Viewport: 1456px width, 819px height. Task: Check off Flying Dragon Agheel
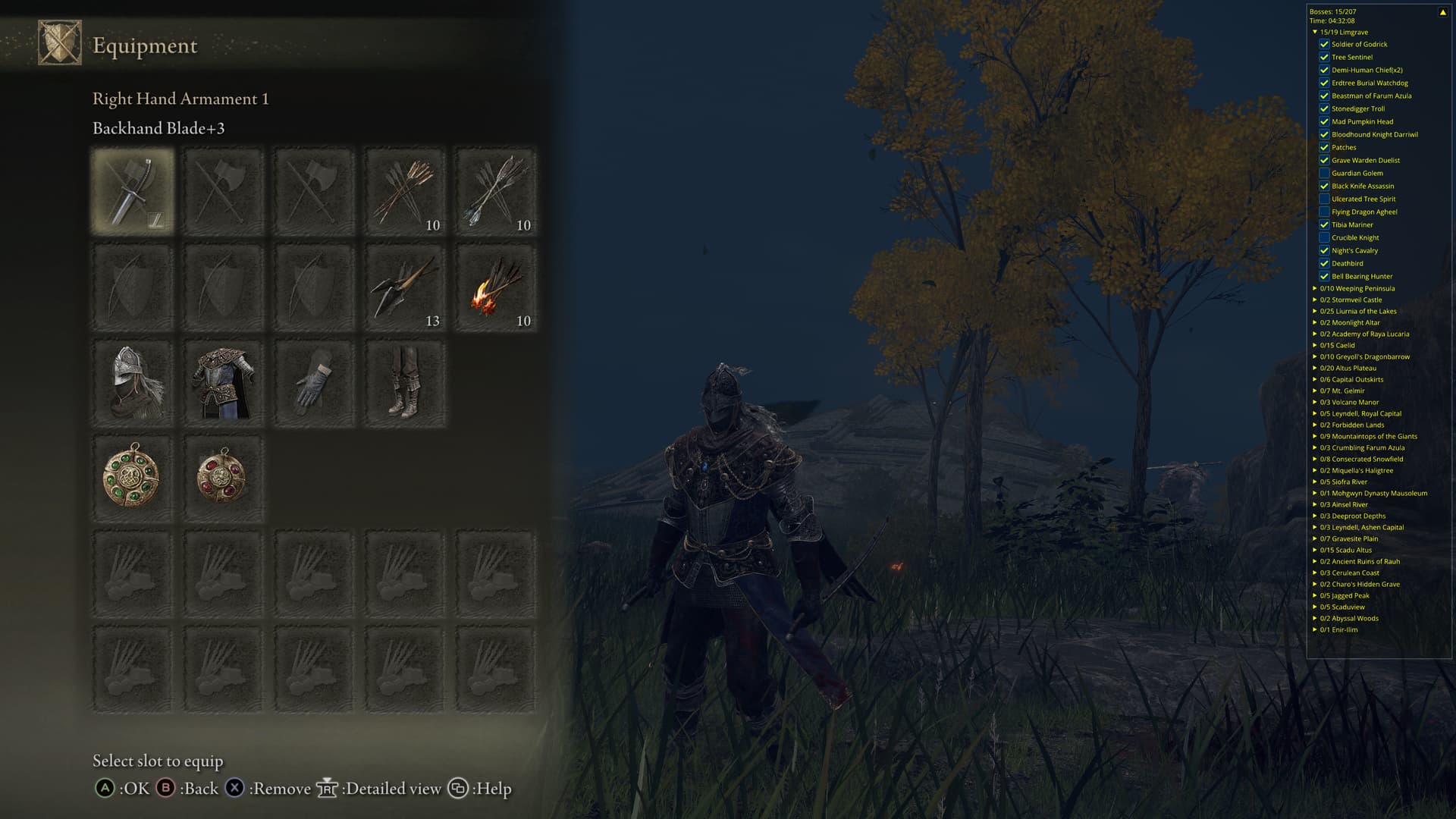point(1324,212)
